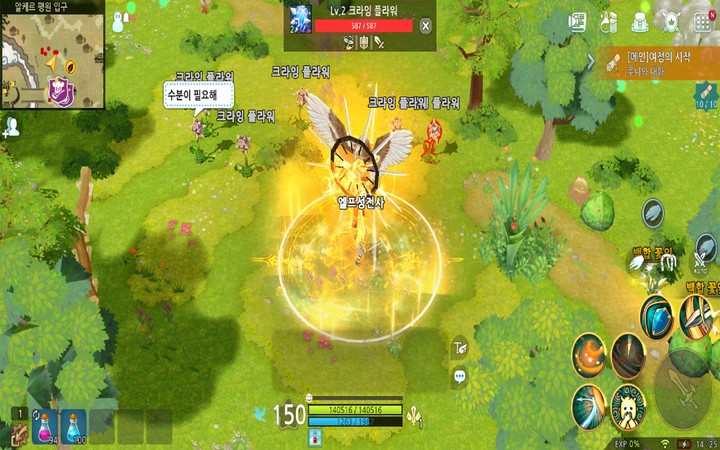Open the quest journal icon

click(x=577, y=21)
